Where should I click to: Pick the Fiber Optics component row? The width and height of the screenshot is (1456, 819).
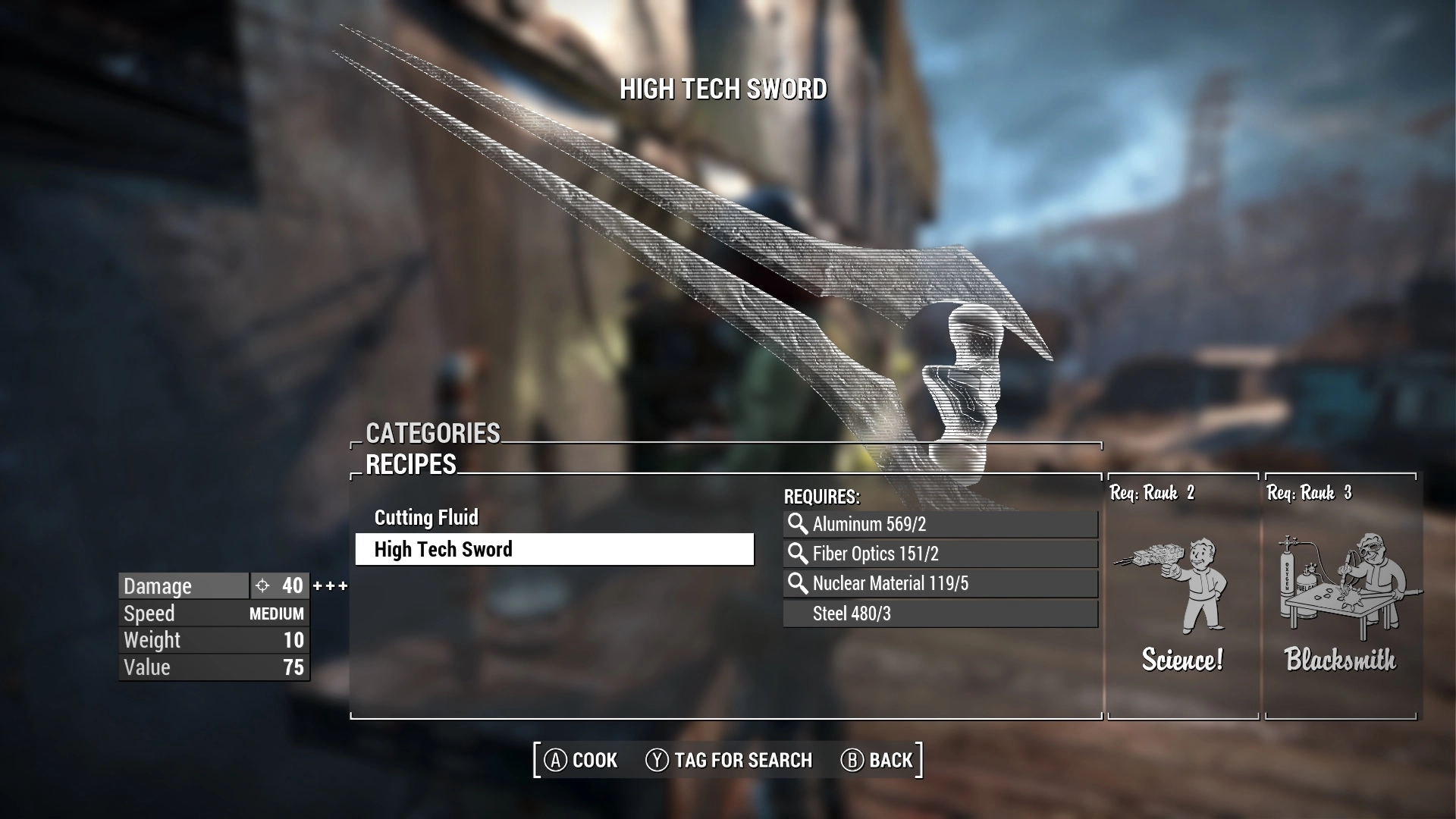940,554
